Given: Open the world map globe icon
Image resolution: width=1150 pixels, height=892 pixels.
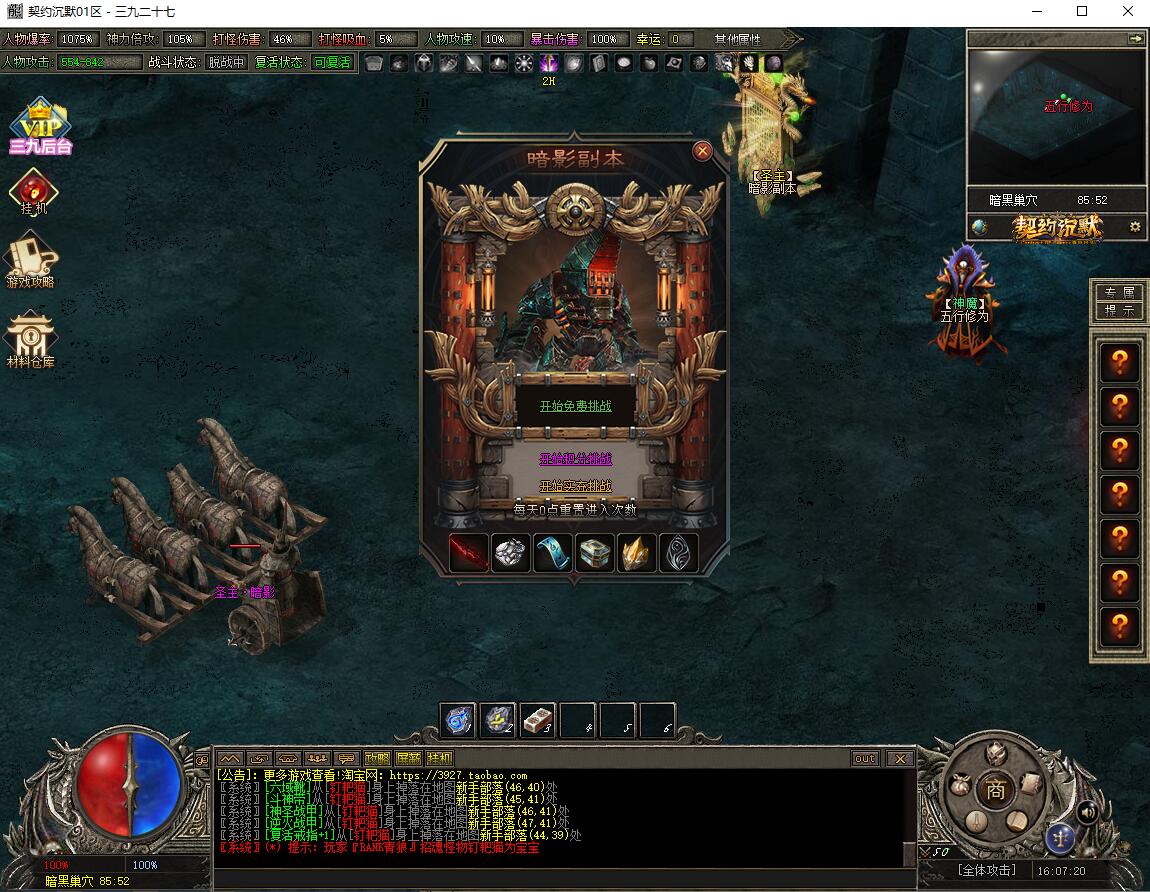Looking at the screenshot, I should 979,227.
